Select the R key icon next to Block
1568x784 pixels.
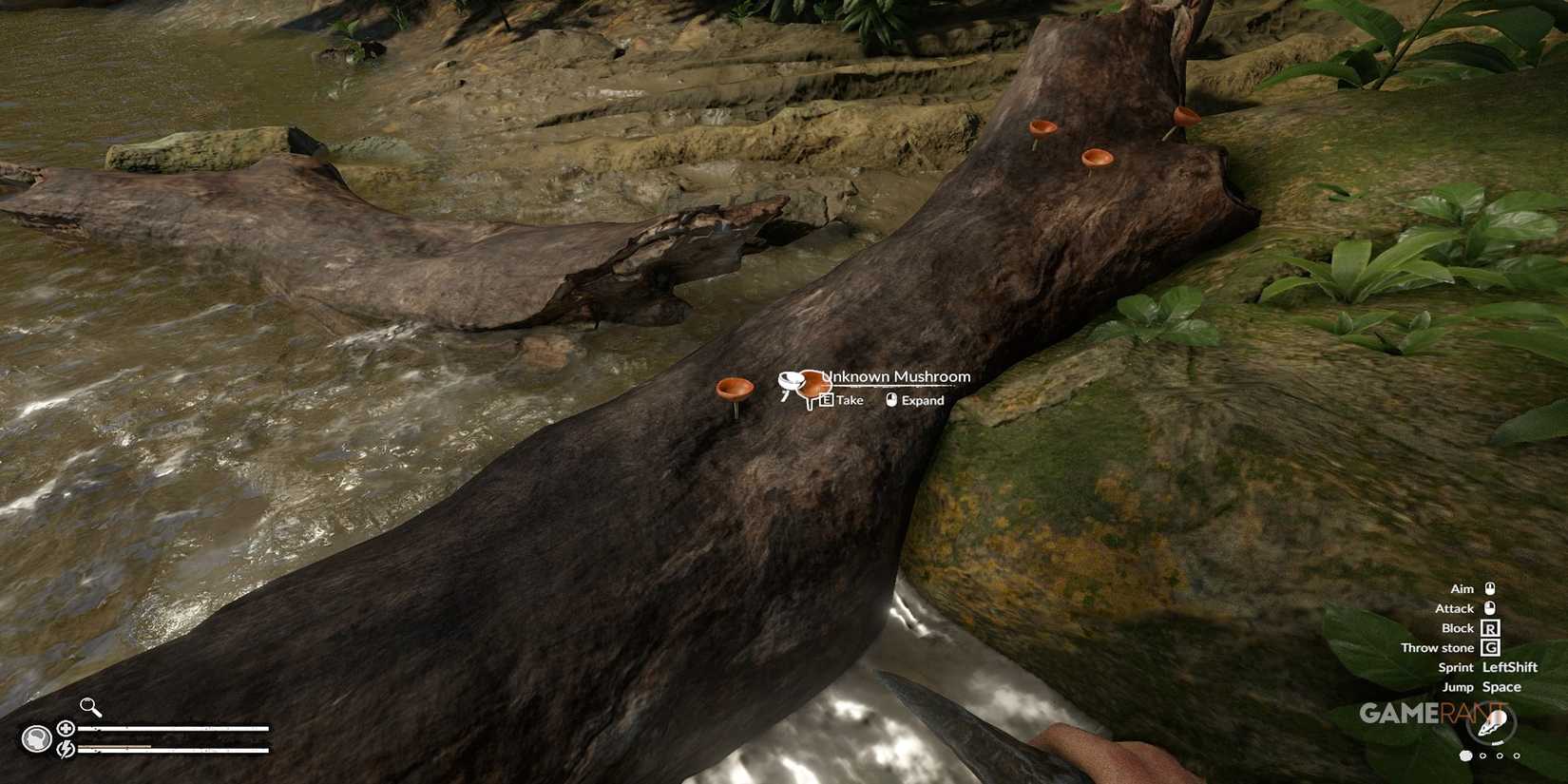[1488, 627]
